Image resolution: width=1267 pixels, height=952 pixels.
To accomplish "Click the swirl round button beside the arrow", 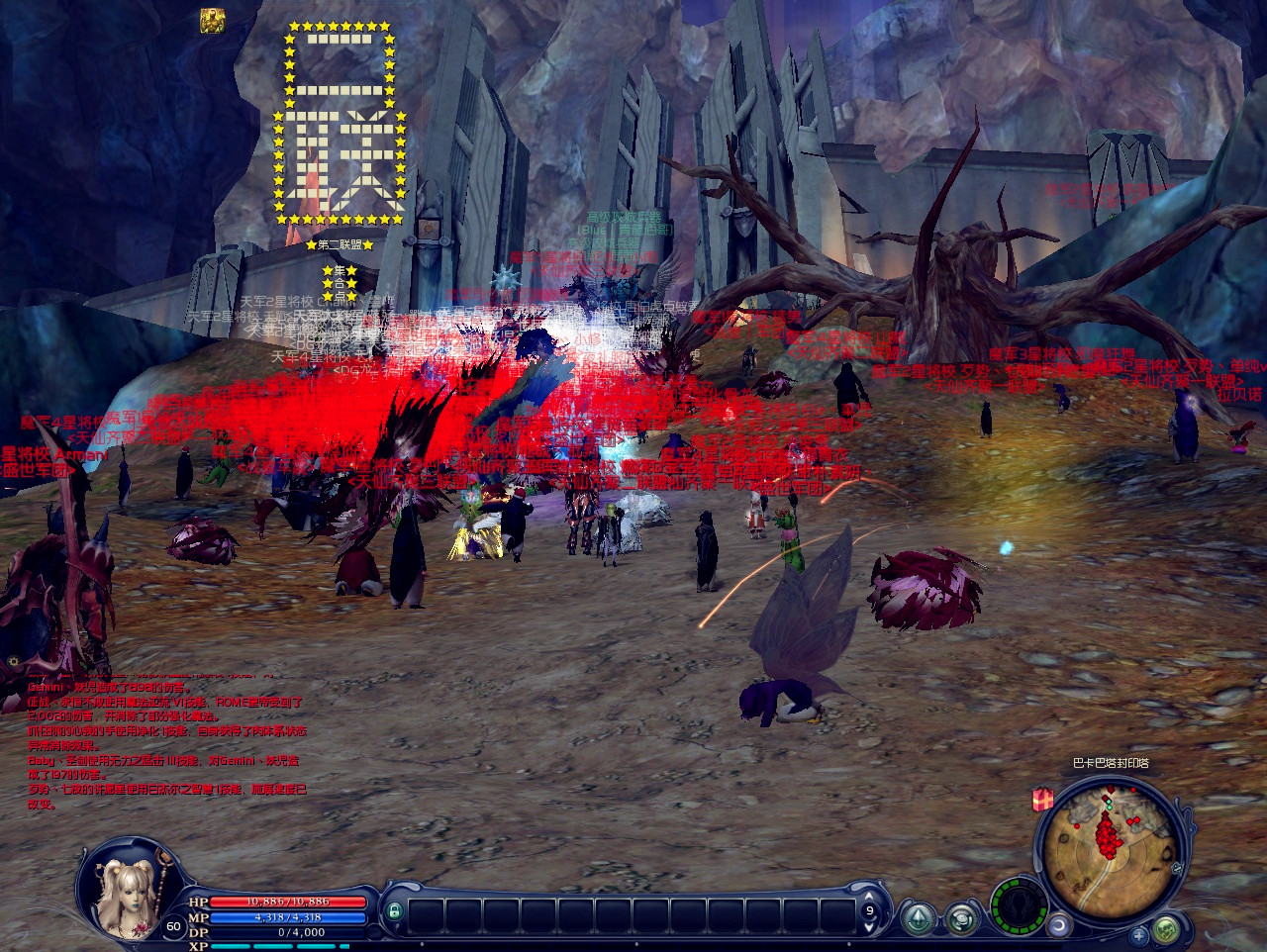I will pyautogui.click(x=961, y=919).
